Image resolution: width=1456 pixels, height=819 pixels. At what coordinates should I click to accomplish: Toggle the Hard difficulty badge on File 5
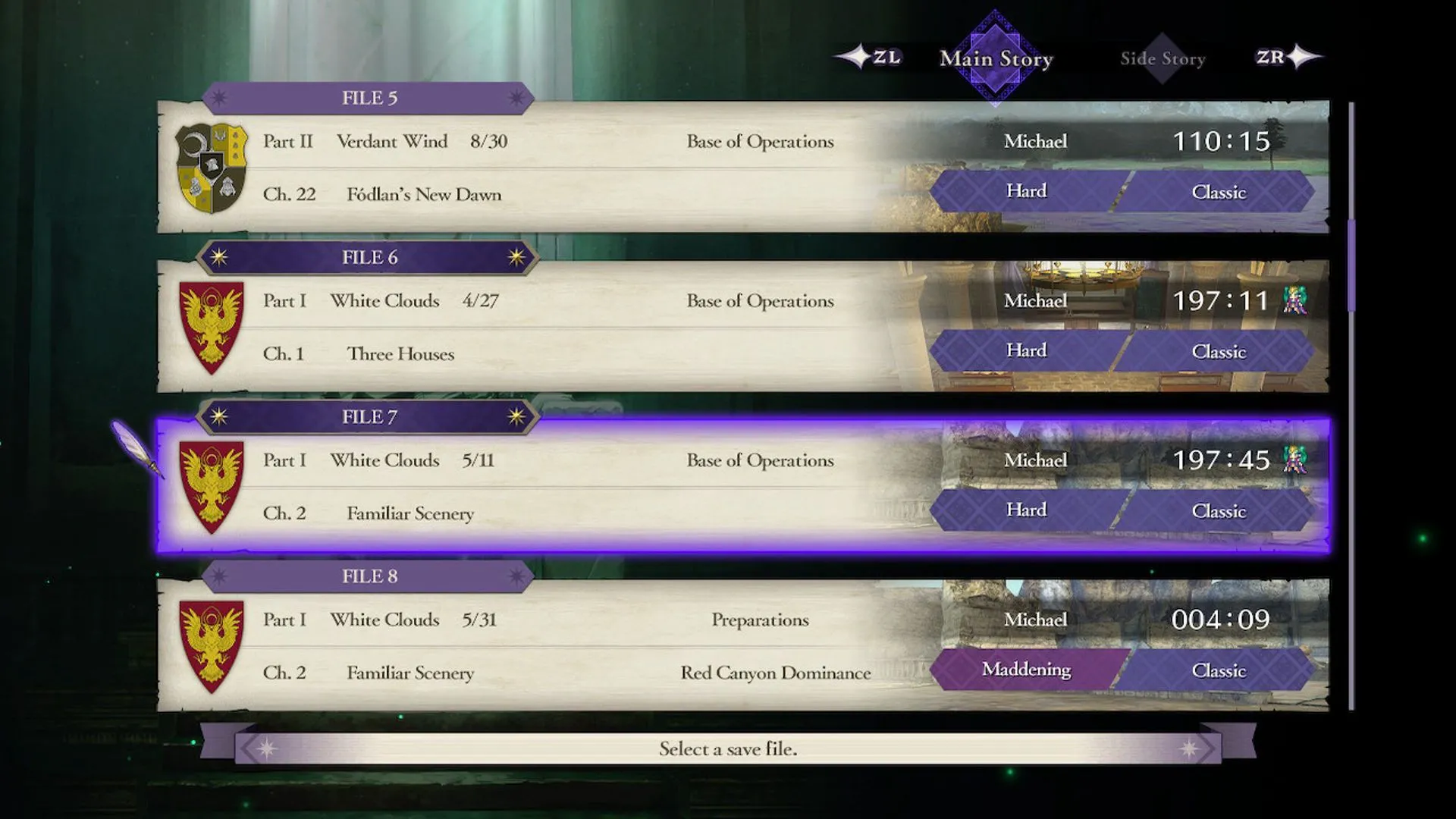[1025, 191]
